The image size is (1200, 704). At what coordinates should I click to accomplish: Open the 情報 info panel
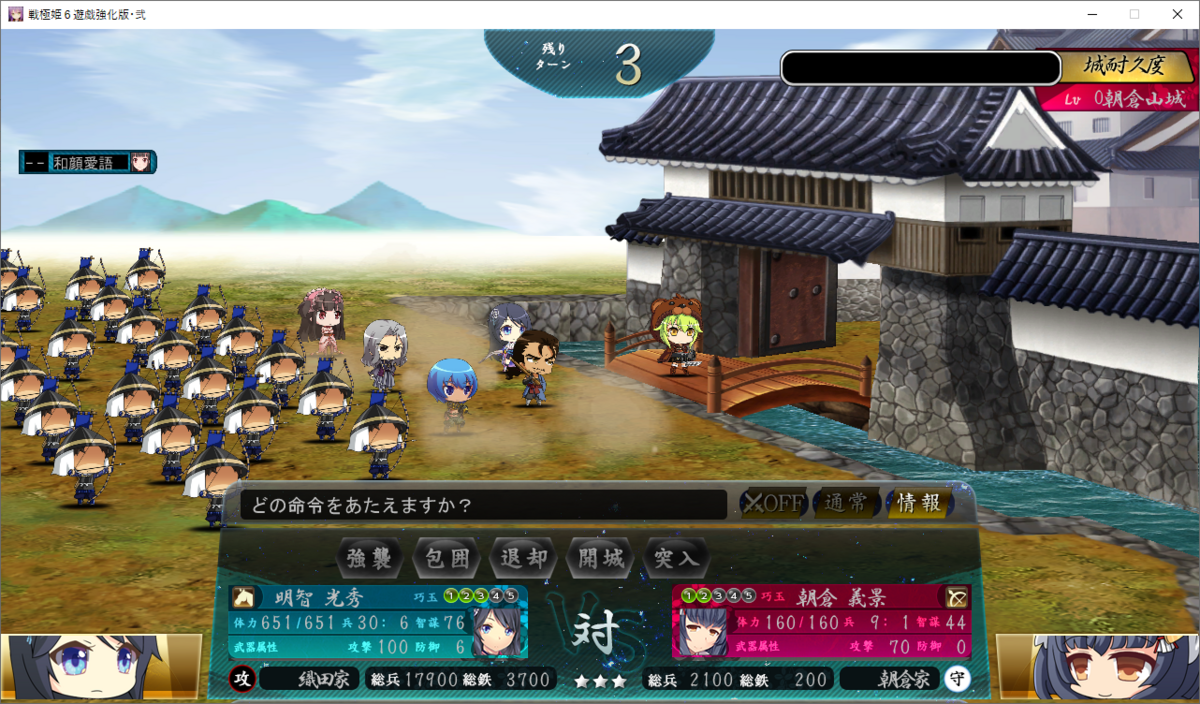(x=918, y=503)
